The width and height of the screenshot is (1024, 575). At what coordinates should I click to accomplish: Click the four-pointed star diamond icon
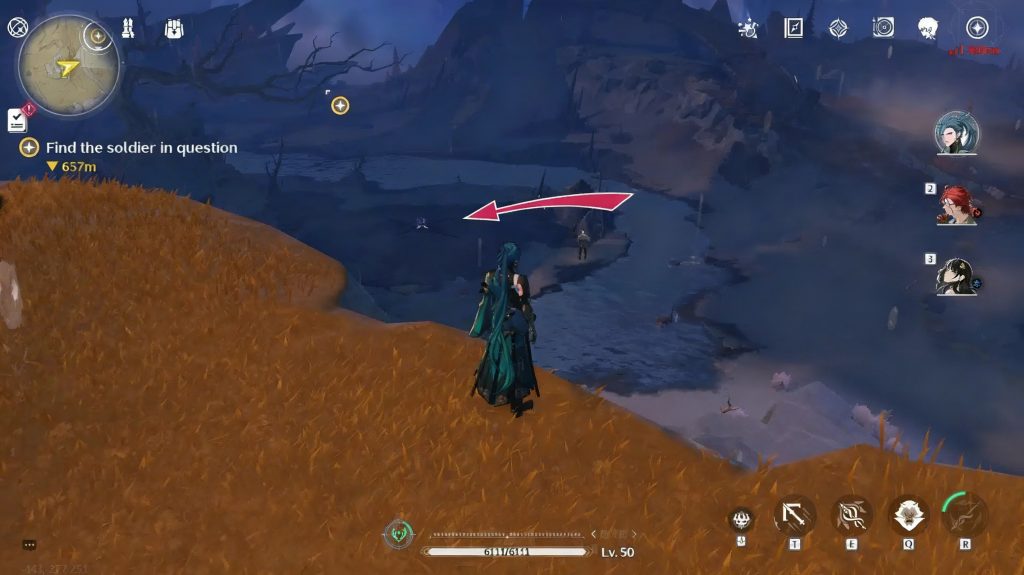[x=838, y=28]
